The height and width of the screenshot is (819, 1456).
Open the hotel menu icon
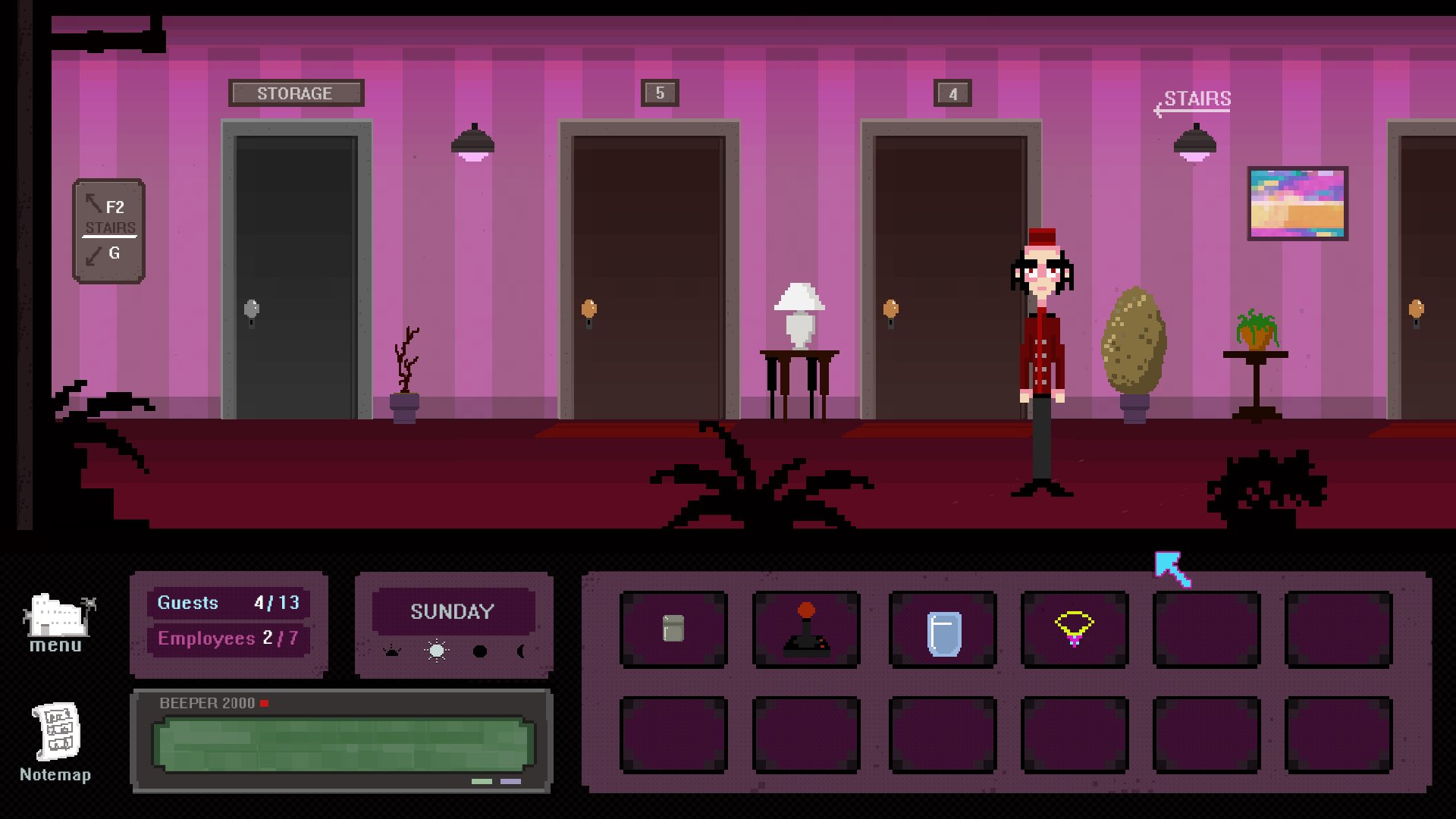(x=58, y=622)
